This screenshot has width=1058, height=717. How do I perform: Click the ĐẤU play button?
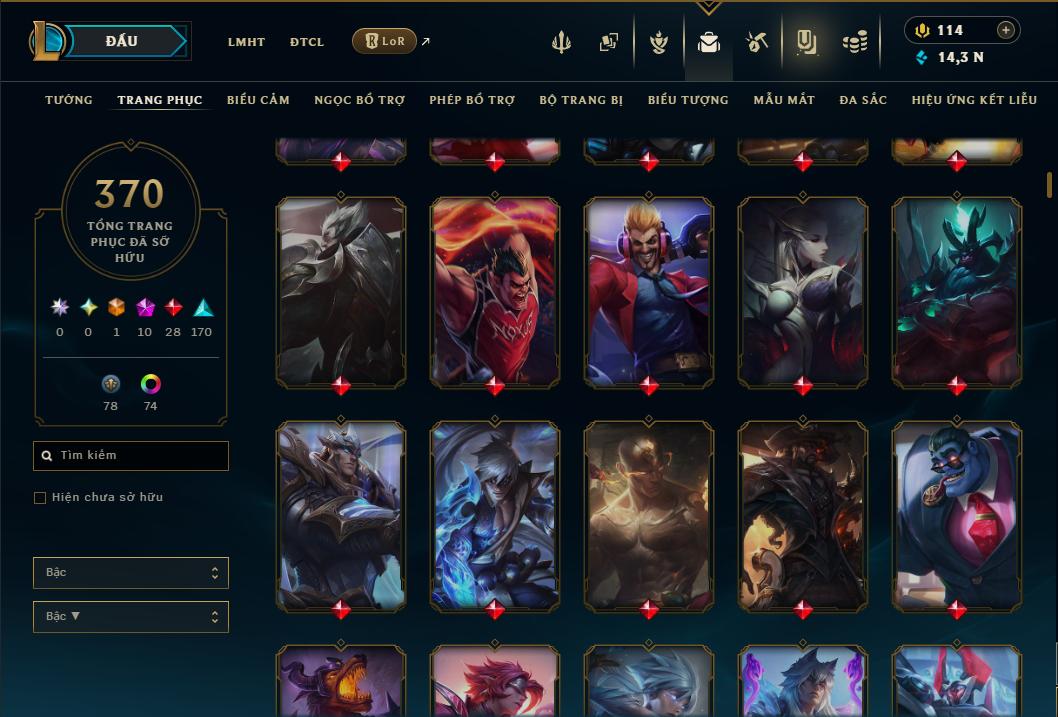[x=122, y=41]
